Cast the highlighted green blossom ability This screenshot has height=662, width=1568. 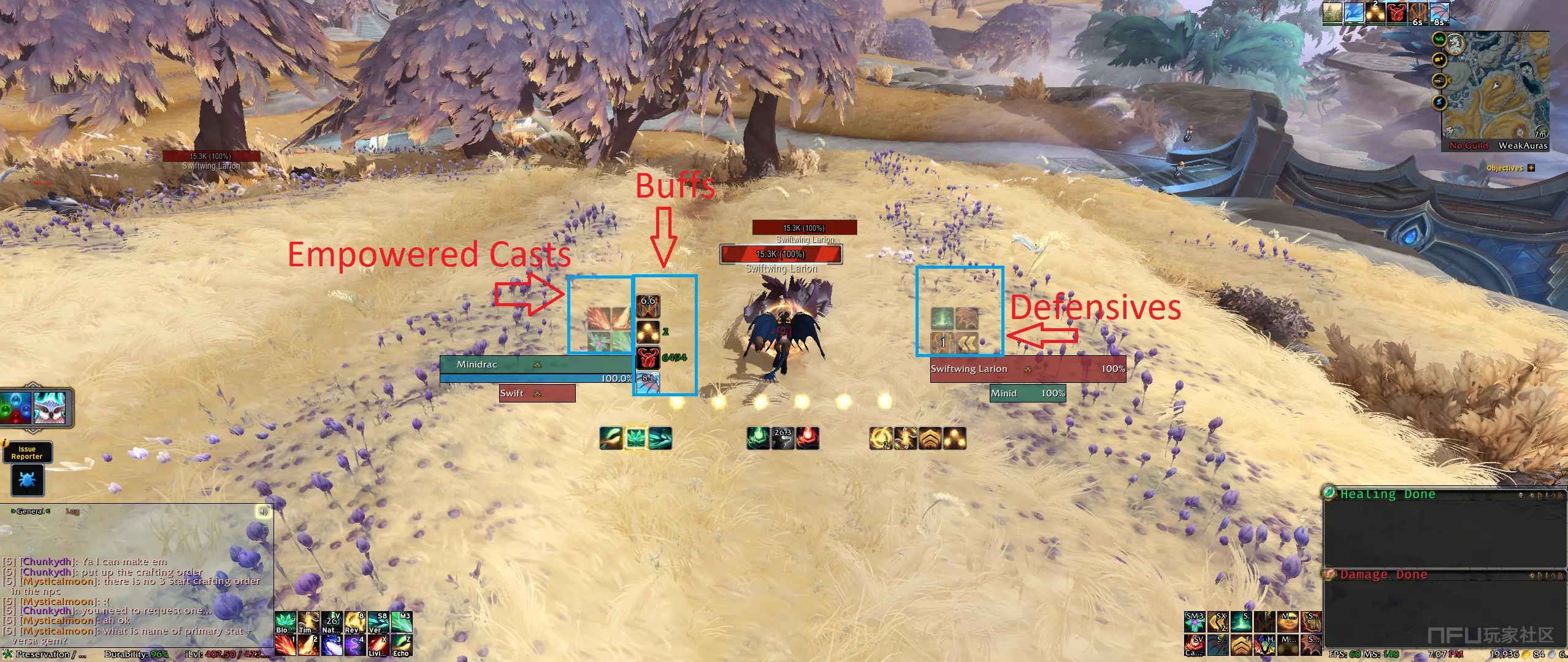[x=635, y=438]
